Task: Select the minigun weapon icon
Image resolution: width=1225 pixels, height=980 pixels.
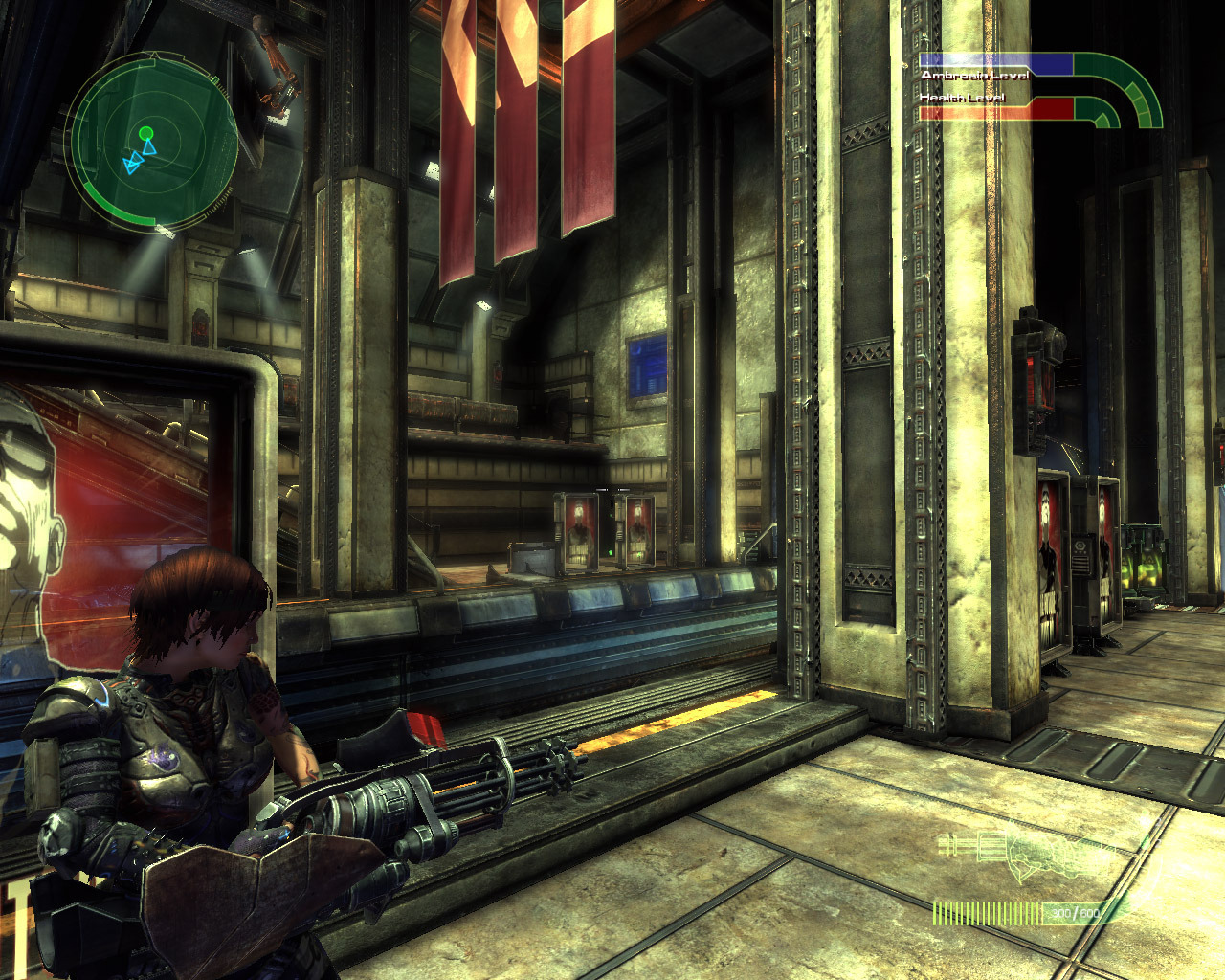Action: [1022, 855]
